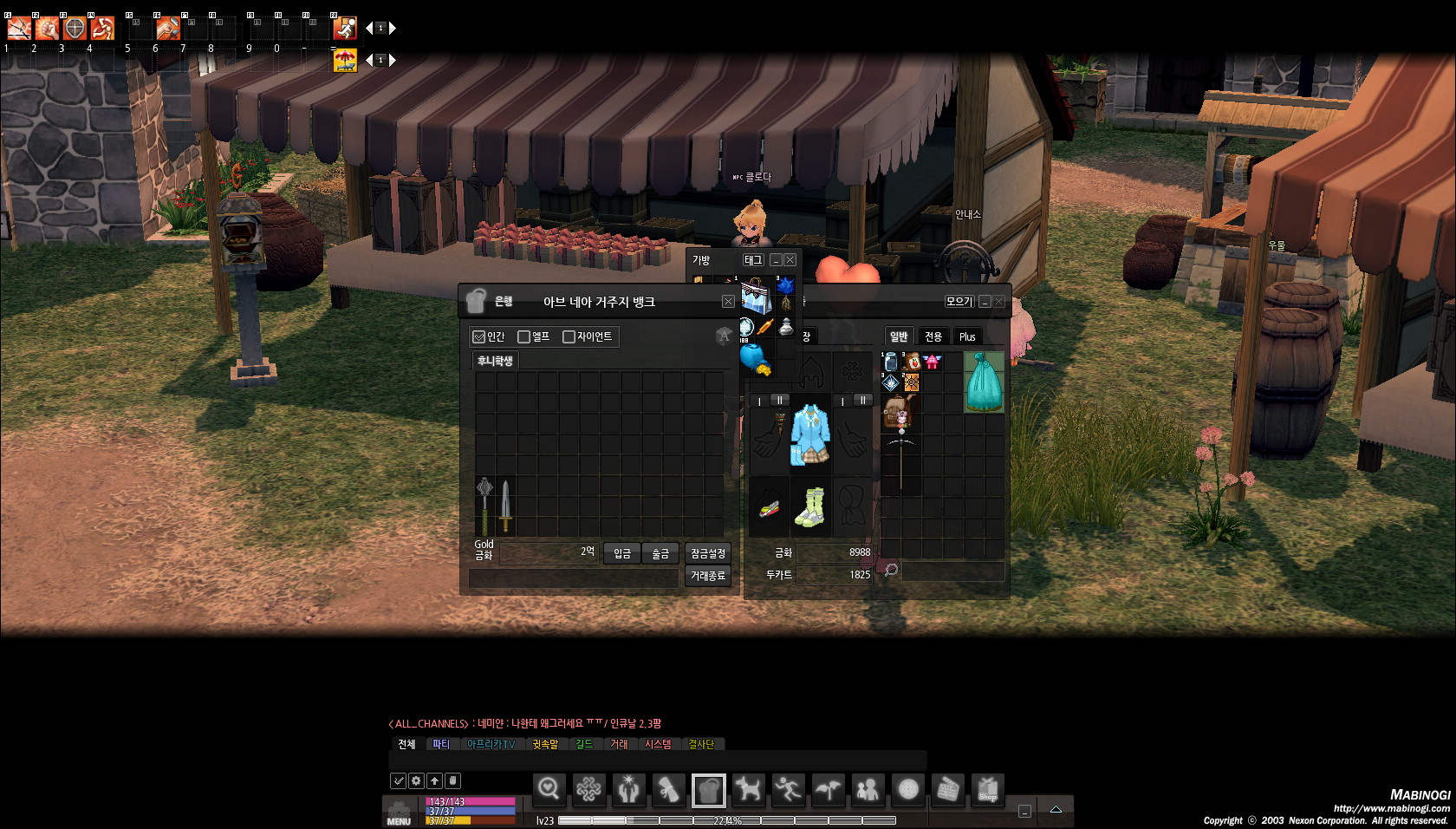Toggle the 인간 human checkbox

[479, 336]
